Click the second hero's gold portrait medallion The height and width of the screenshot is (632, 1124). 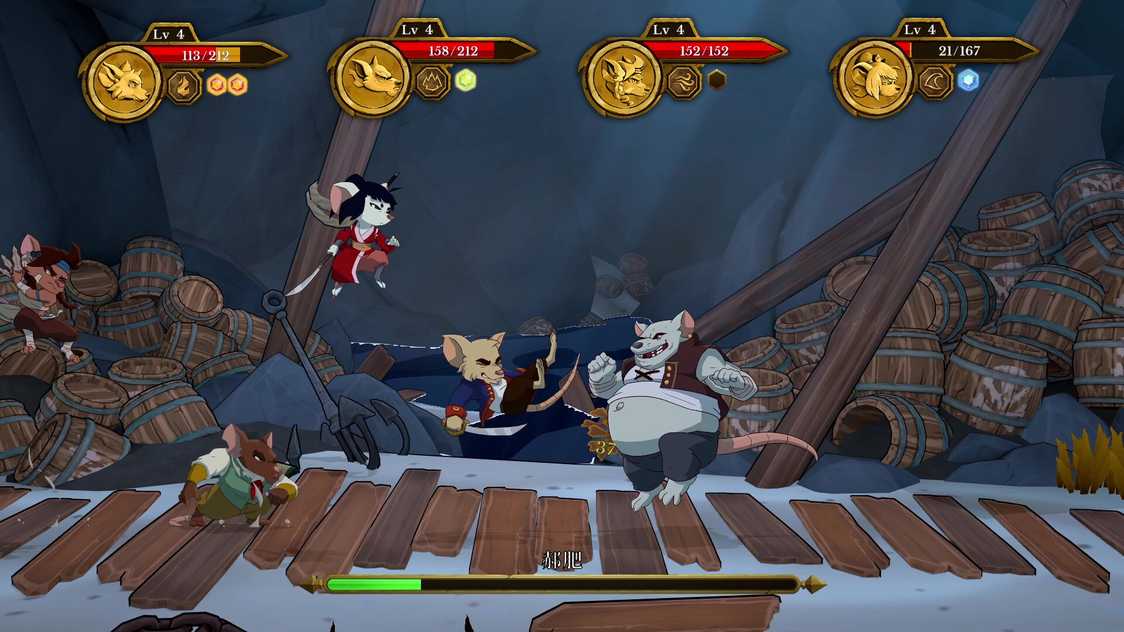tap(372, 79)
